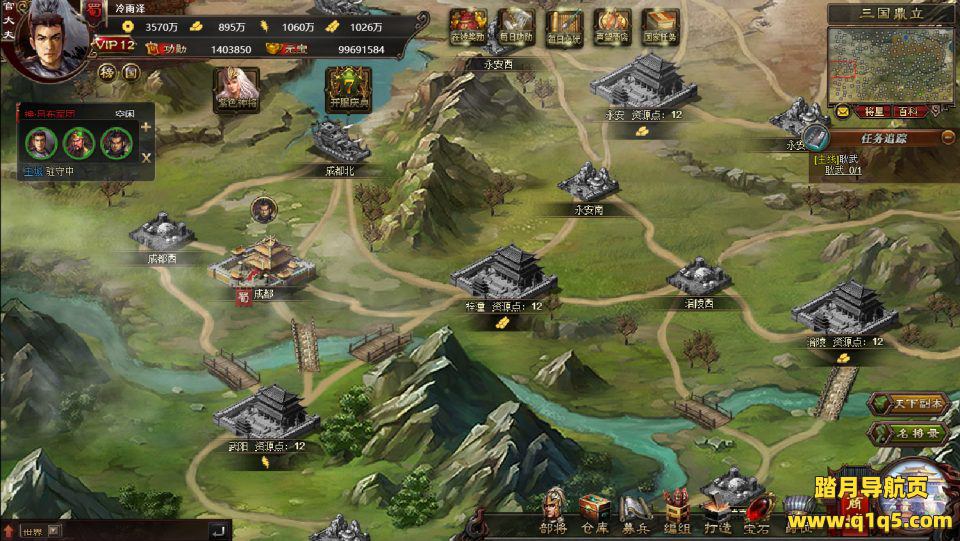Claim the 每日功勋 daily merit reward
This screenshot has height=541, width=960.
[516, 24]
